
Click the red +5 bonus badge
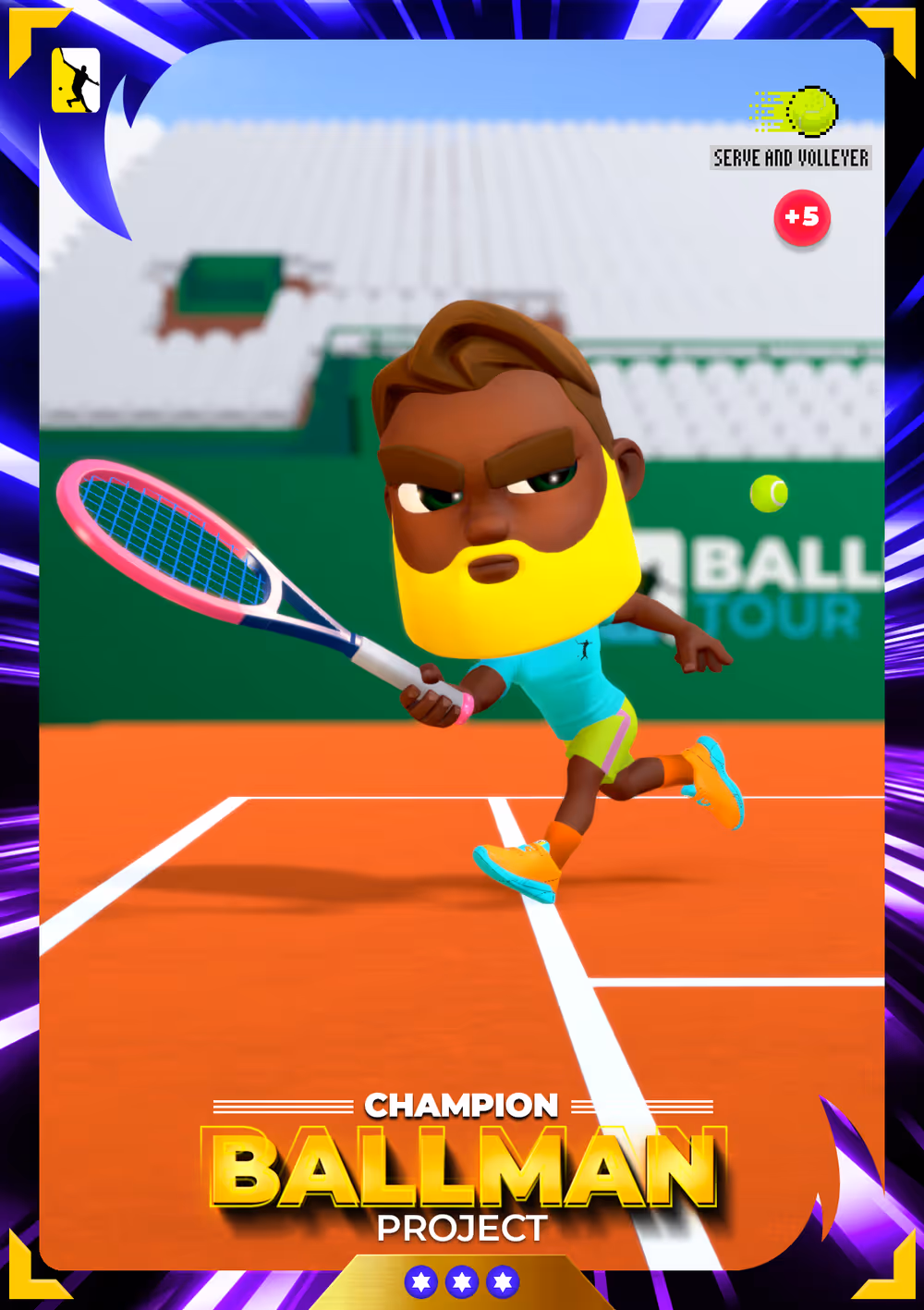point(801,217)
